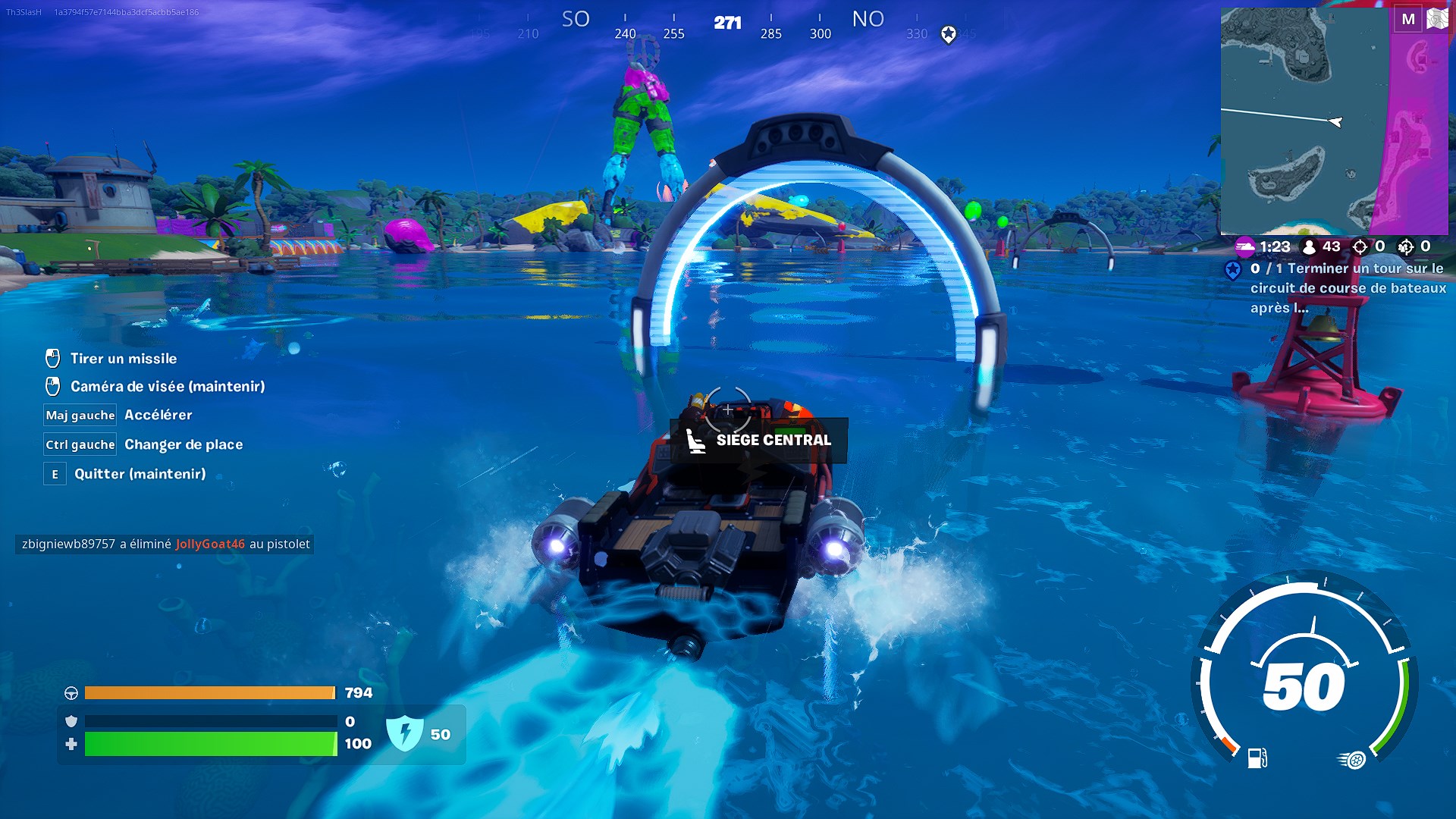The height and width of the screenshot is (819, 1456).
Task: Click the blue quest star badge
Action: click(x=1234, y=268)
